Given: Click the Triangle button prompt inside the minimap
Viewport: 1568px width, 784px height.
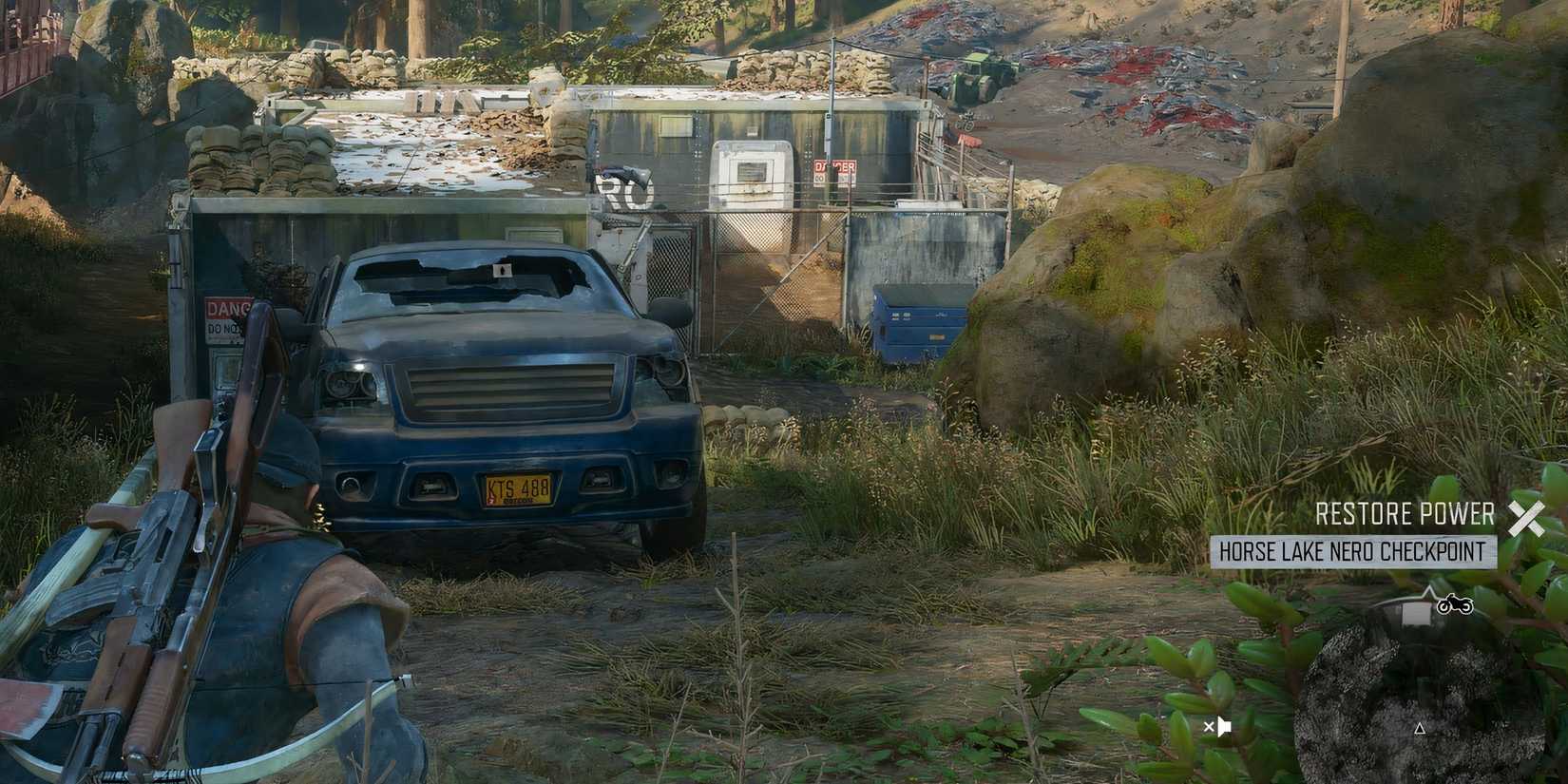Looking at the screenshot, I should [x=1420, y=730].
